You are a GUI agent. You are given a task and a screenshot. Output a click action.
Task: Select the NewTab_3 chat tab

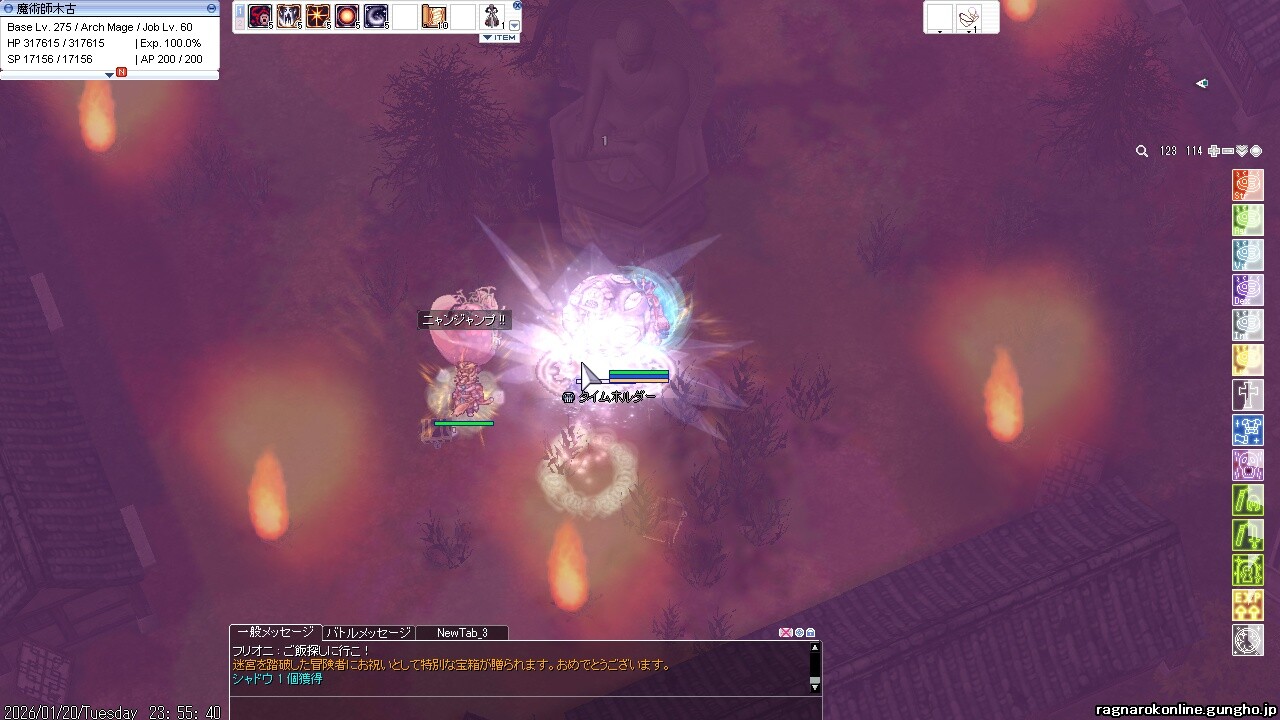[x=462, y=633]
